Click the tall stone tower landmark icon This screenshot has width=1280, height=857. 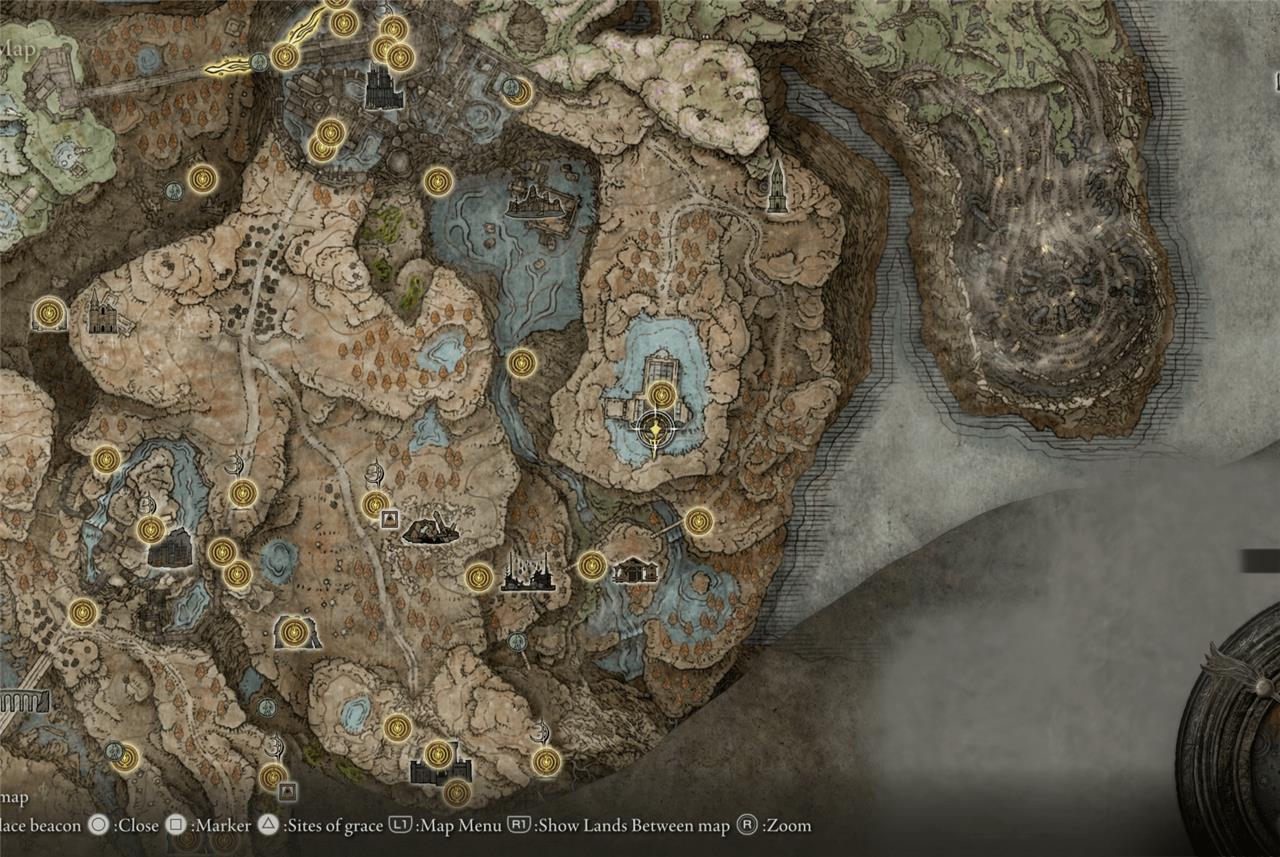[776, 186]
